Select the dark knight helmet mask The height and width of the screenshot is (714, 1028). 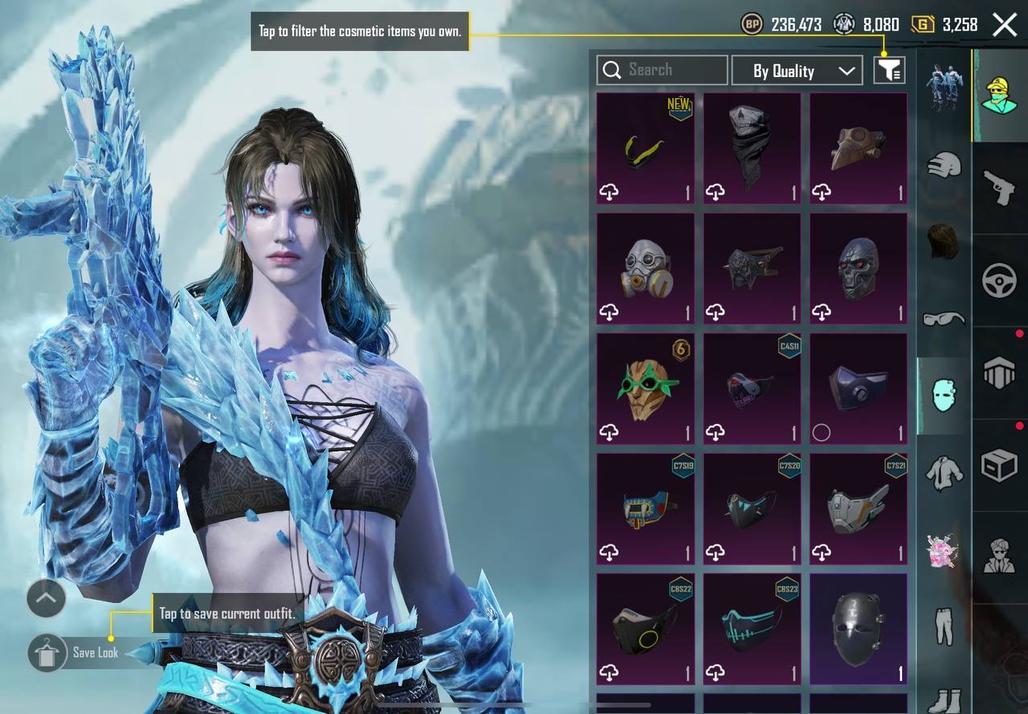pos(858,628)
